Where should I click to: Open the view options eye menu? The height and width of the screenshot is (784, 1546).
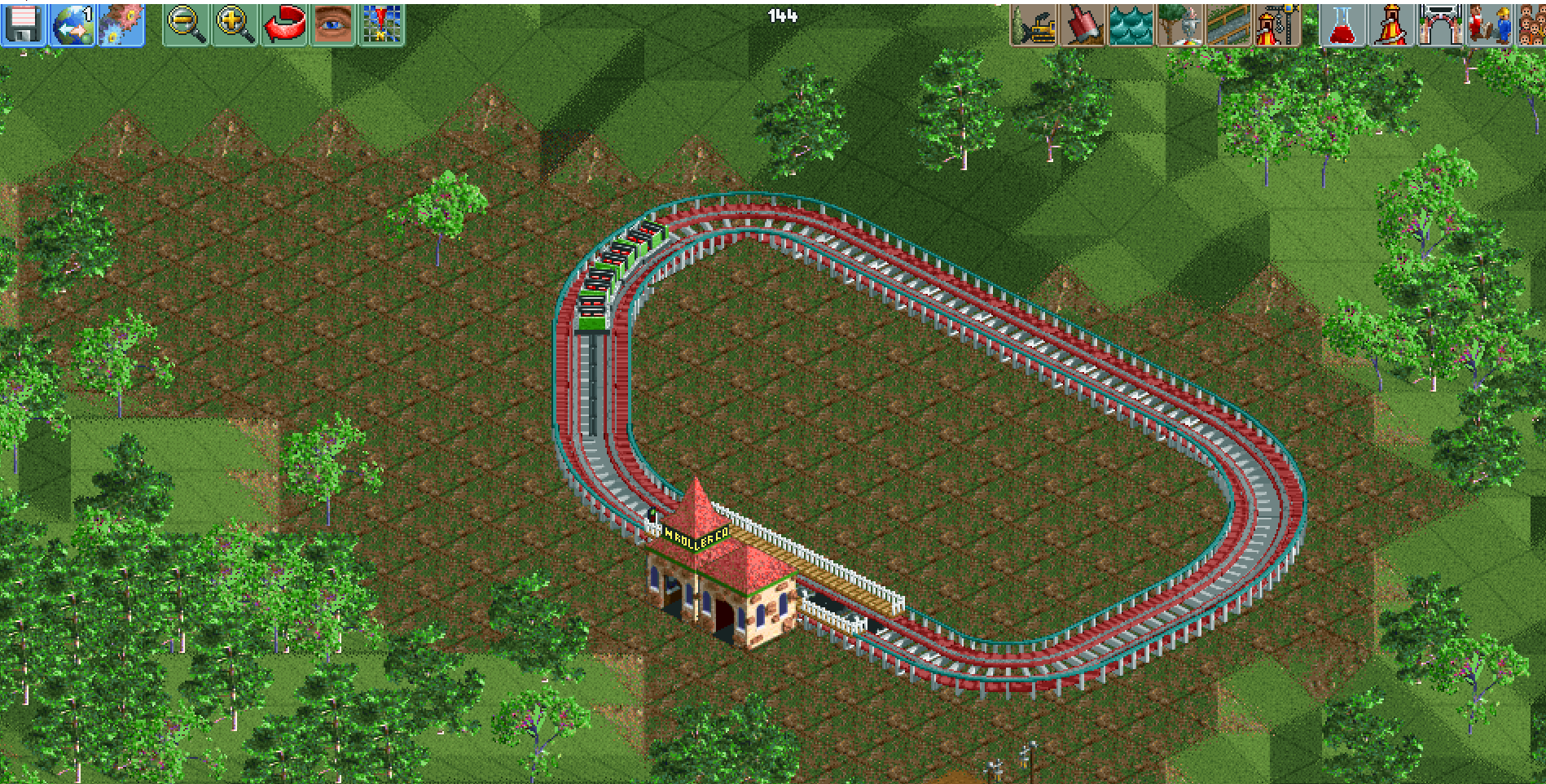point(335,24)
